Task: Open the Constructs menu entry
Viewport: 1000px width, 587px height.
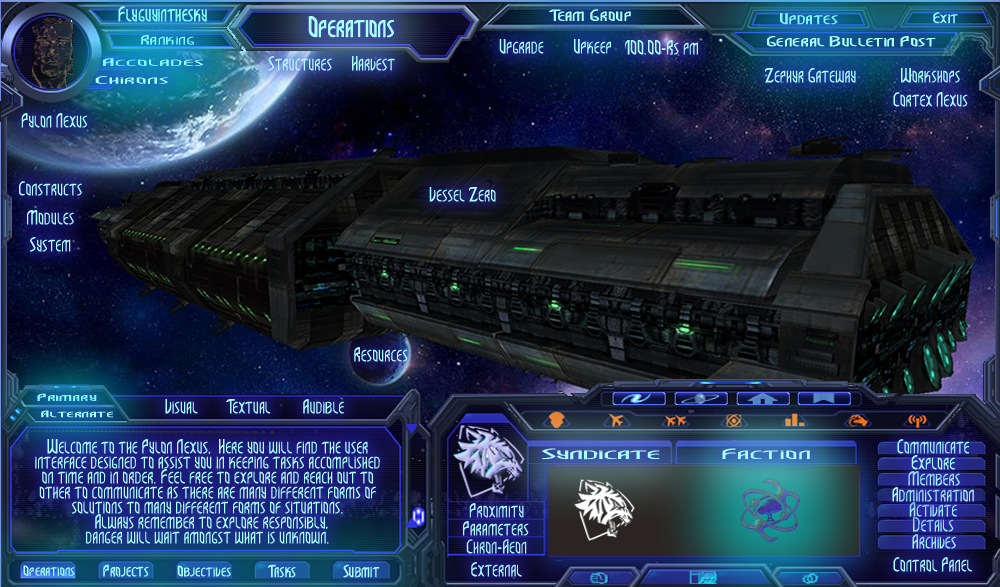Action: [x=50, y=189]
